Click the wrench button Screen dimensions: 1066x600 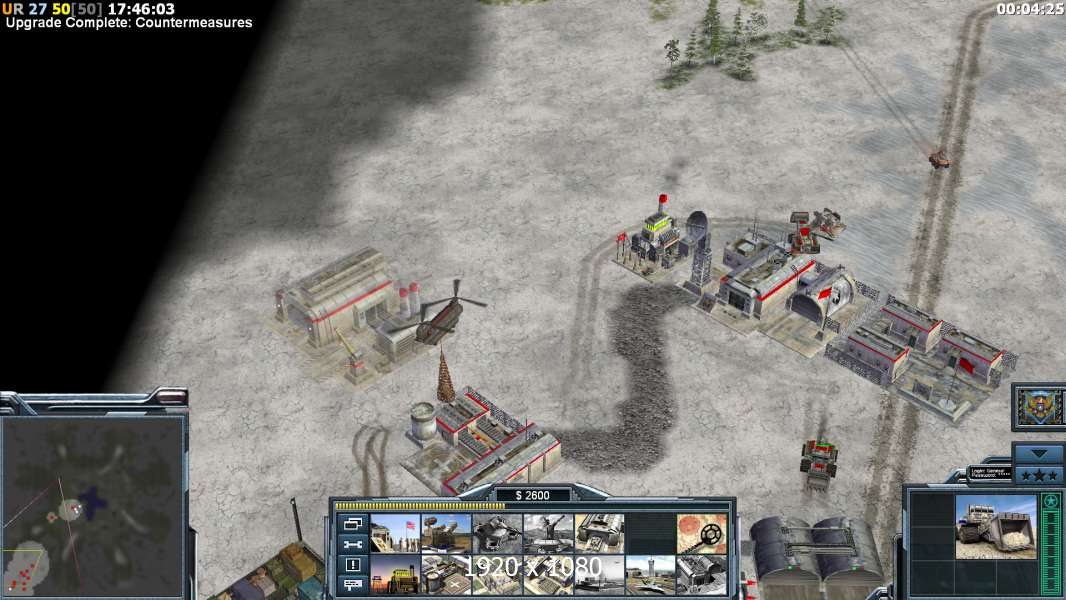click(x=352, y=544)
